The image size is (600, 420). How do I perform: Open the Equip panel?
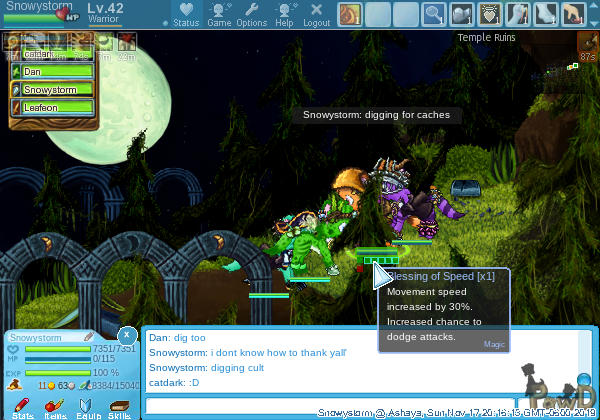(x=87, y=407)
